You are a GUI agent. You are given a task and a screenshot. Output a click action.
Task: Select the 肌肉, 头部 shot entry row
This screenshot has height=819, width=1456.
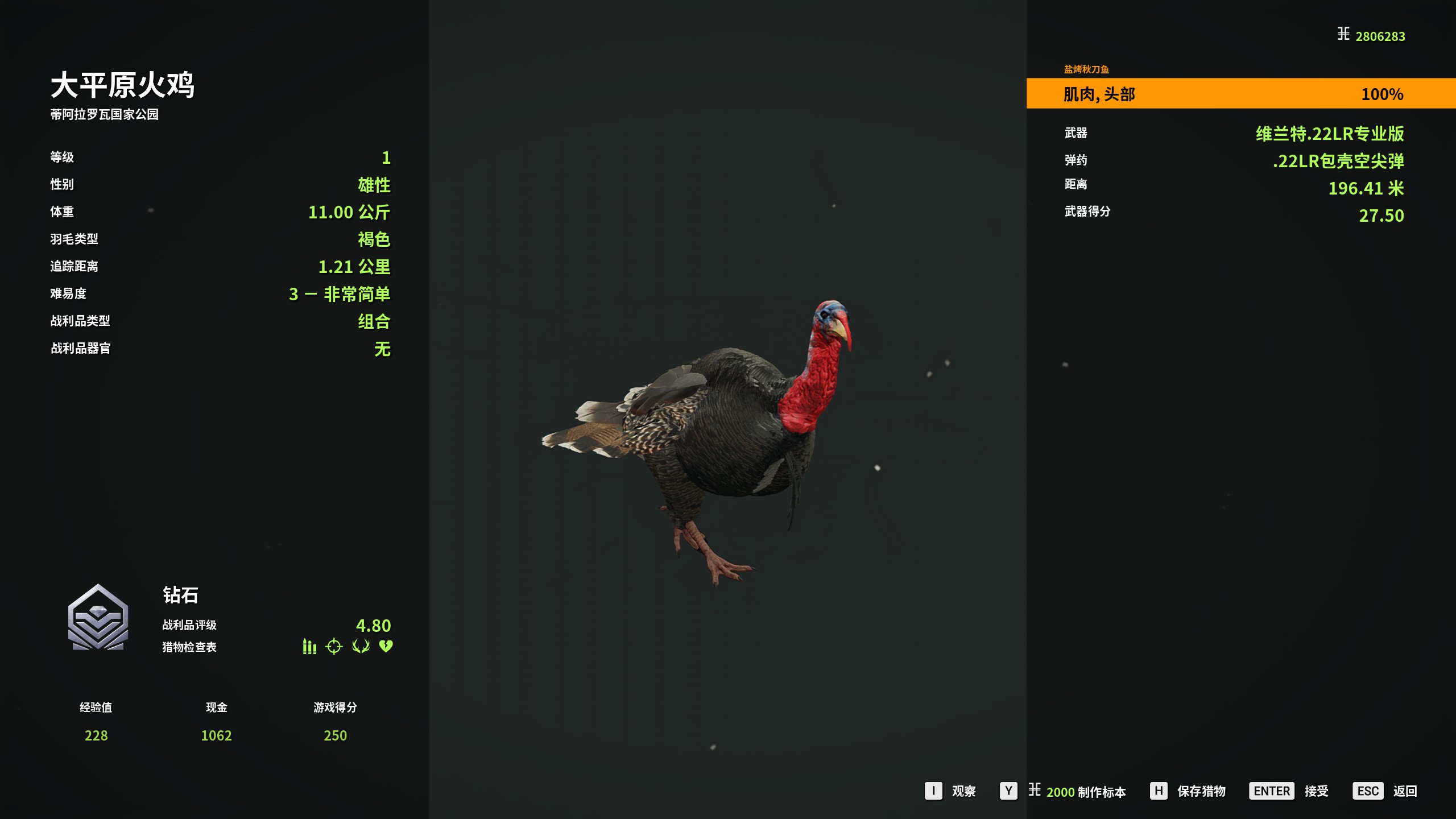point(1240,94)
